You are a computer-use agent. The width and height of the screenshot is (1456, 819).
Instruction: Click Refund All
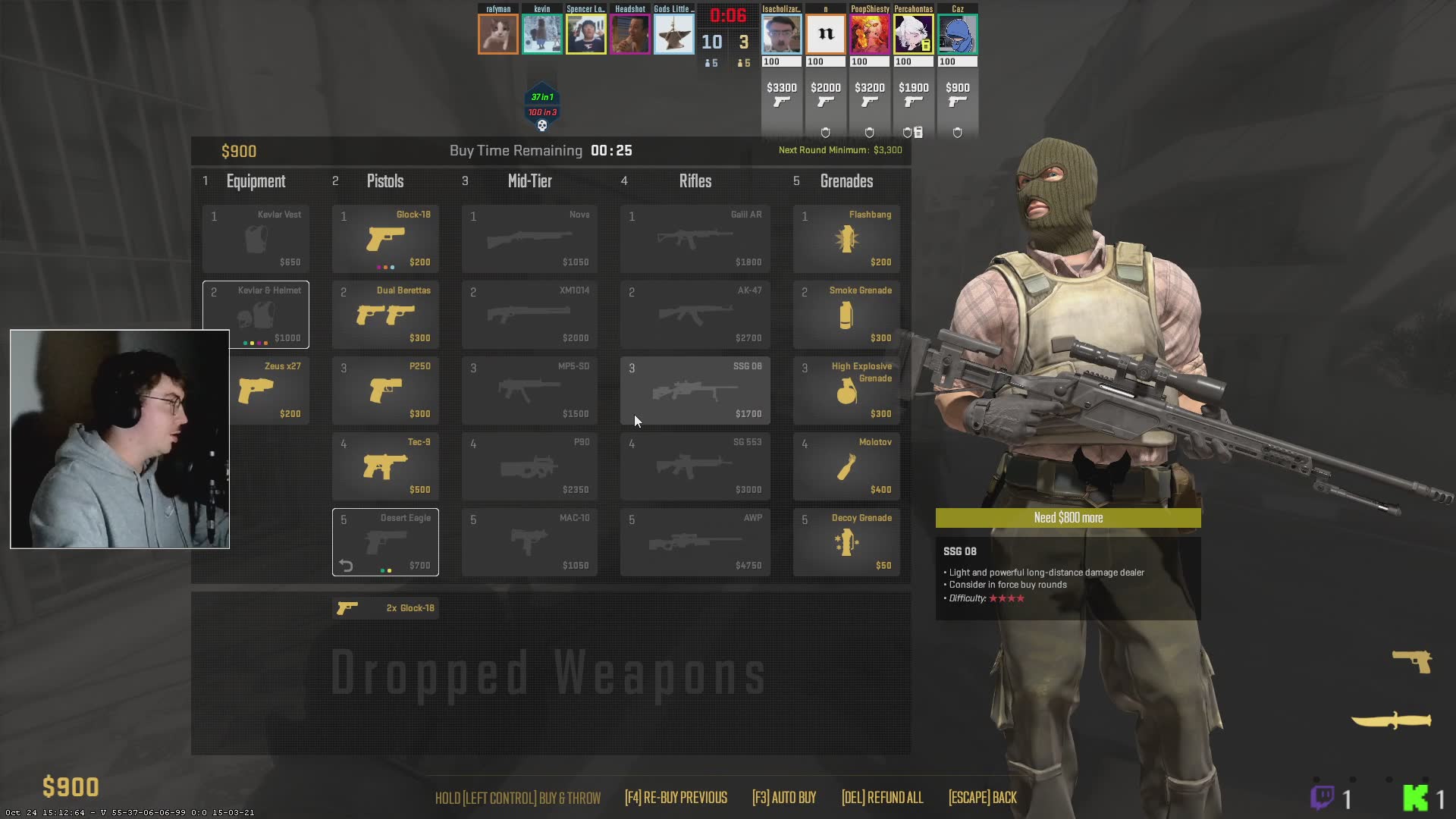pos(882,798)
